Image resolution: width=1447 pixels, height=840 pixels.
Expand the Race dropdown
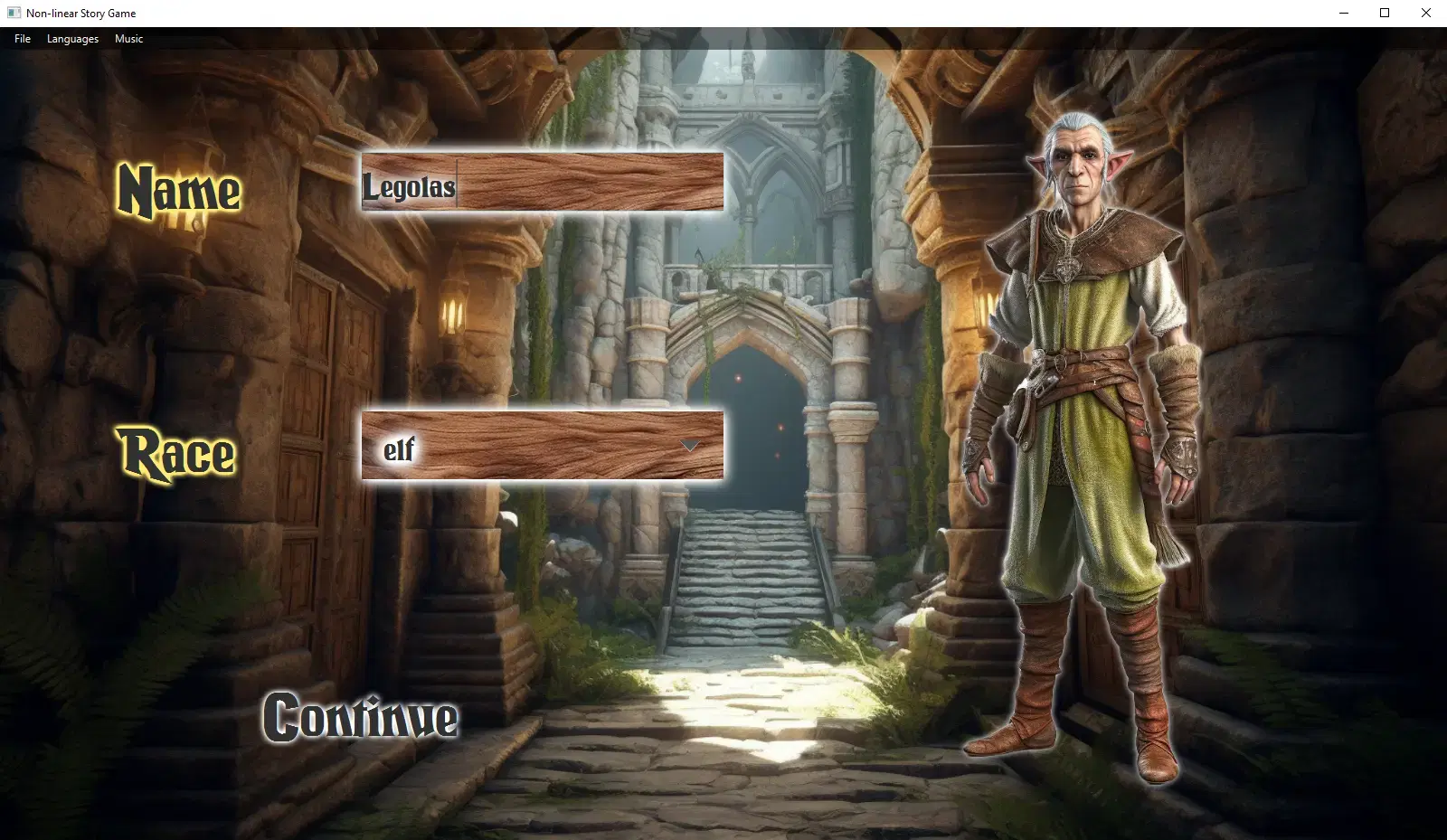pos(543,446)
